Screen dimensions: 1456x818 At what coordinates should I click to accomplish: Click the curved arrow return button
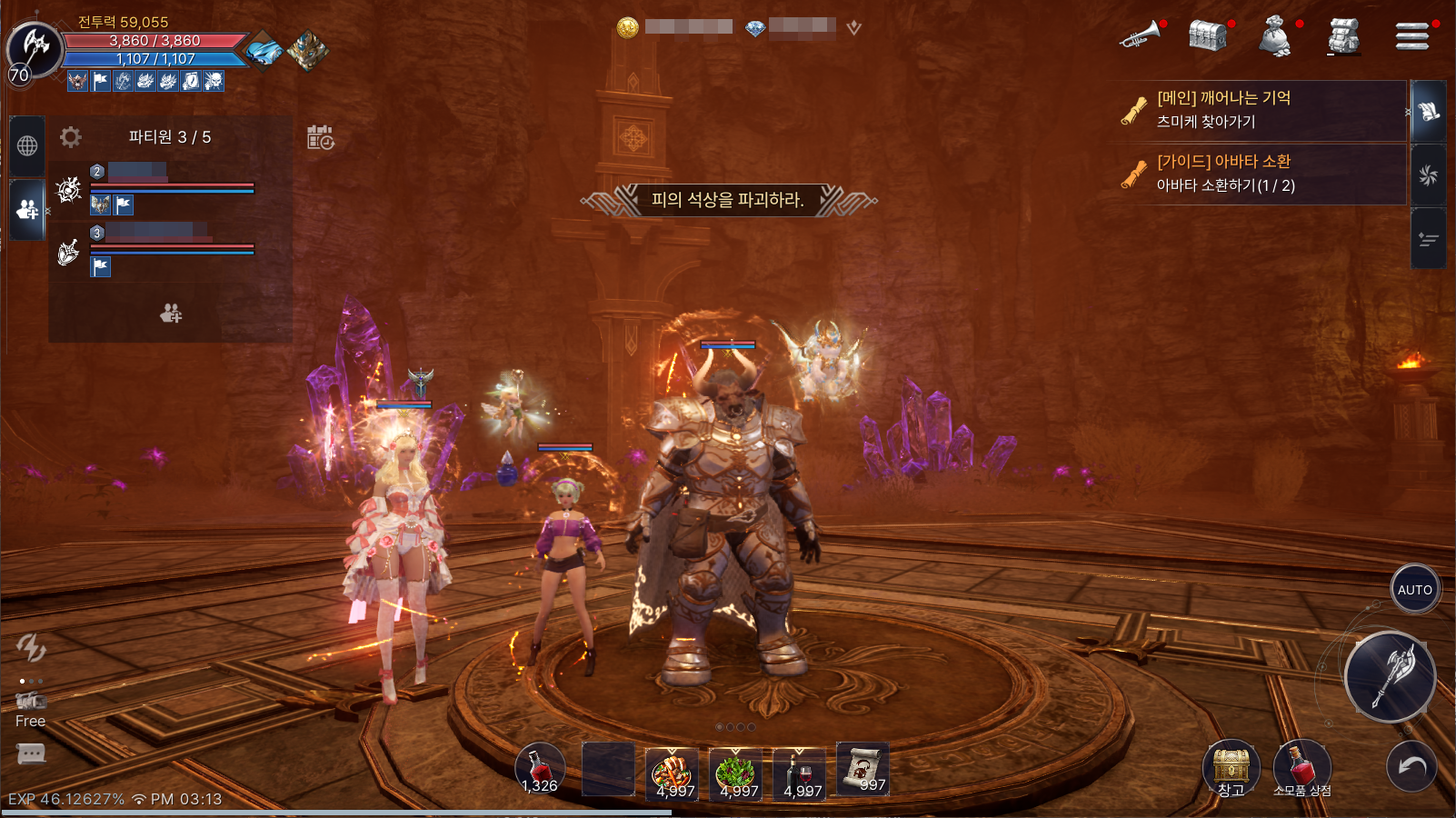[1411, 766]
